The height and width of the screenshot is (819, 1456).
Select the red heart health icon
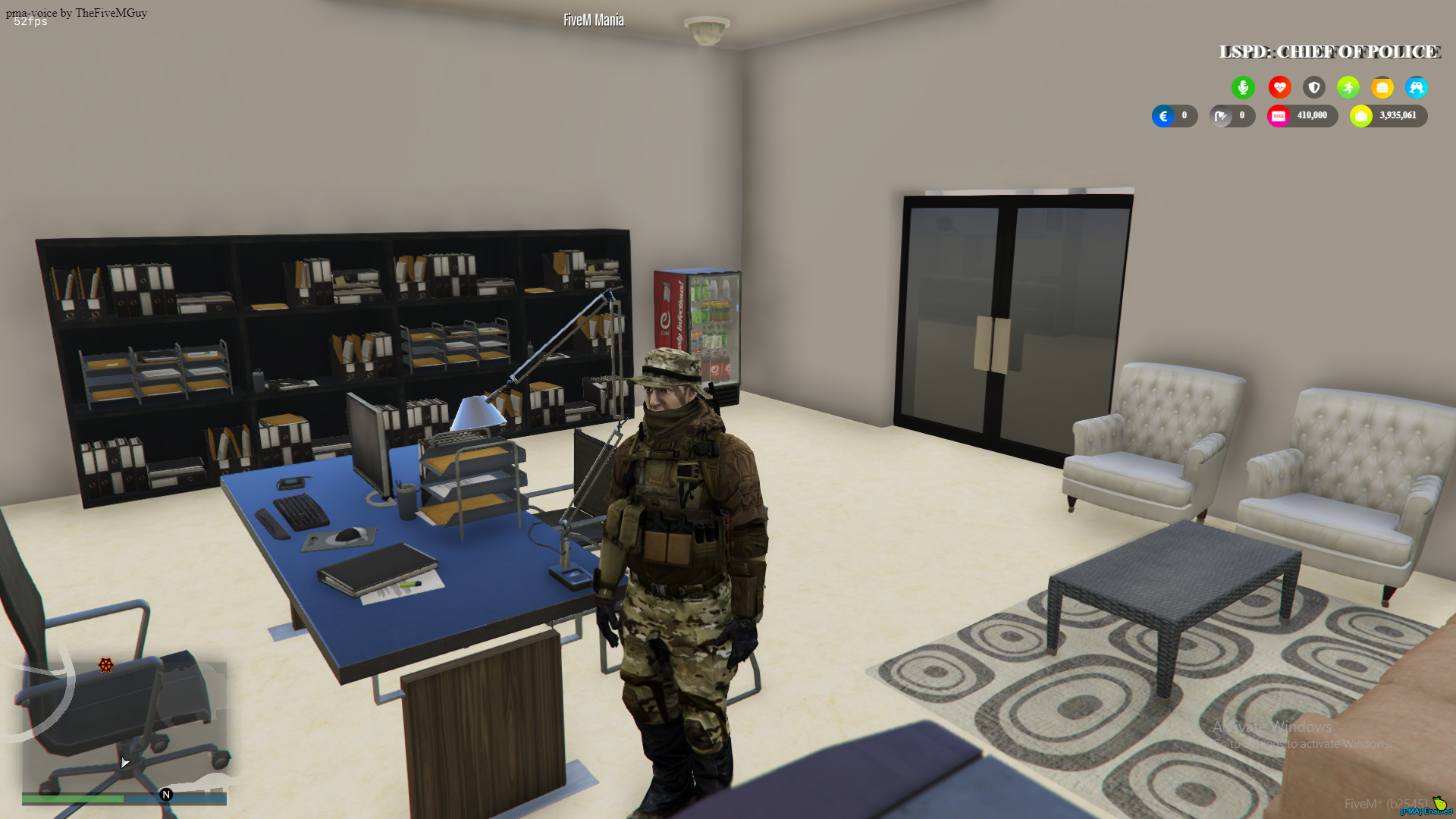1279,87
